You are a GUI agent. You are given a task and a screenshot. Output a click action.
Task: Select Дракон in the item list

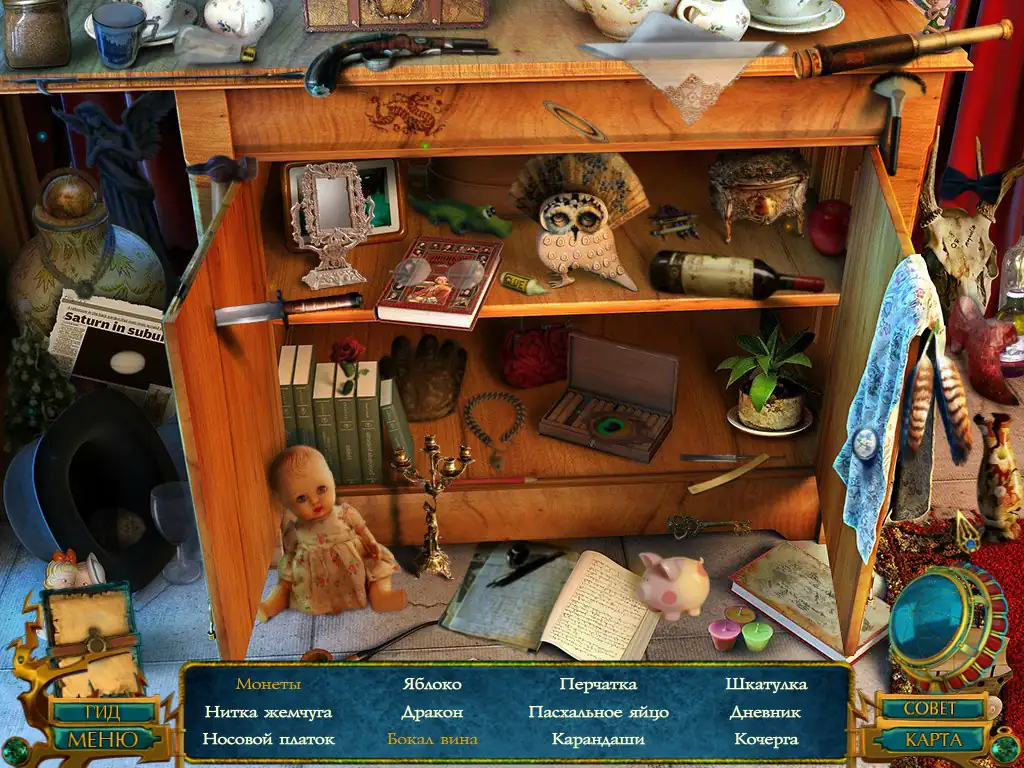(432, 713)
